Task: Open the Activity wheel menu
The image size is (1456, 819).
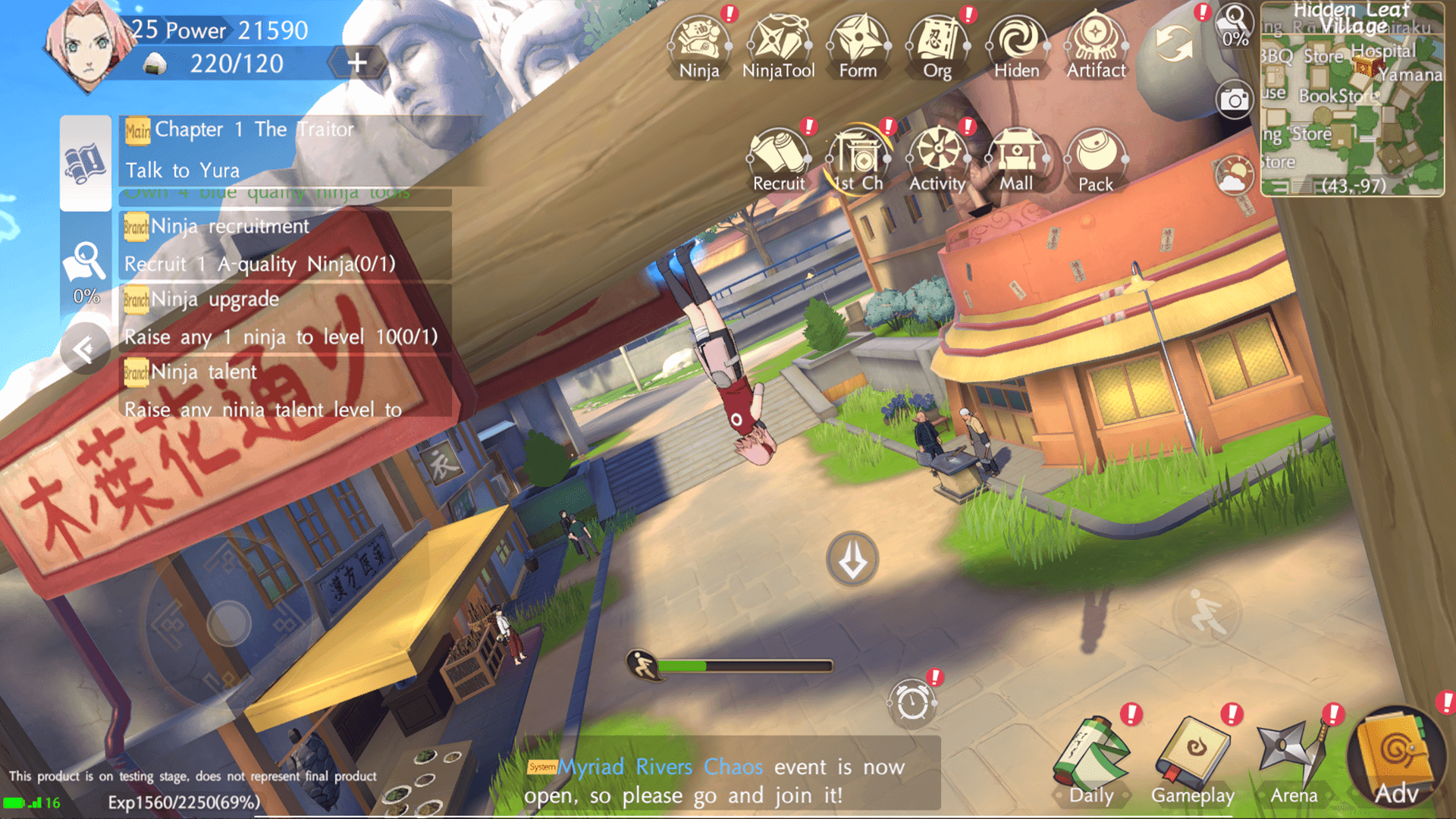Action: click(937, 159)
